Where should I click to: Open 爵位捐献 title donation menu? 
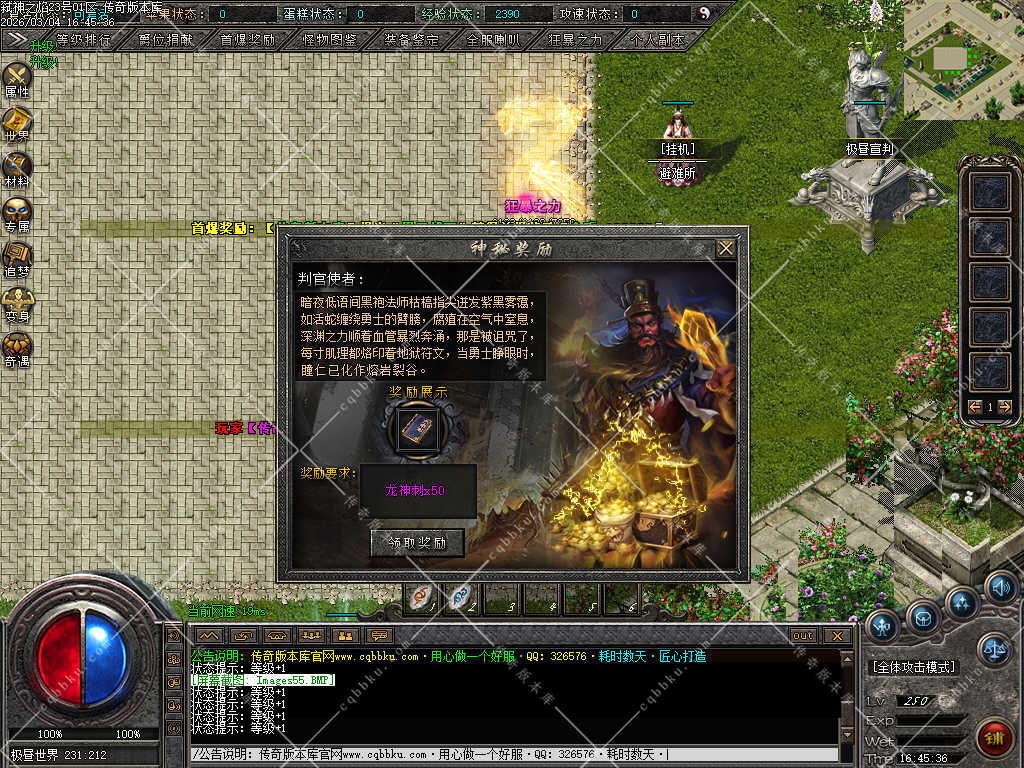pyautogui.click(x=164, y=40)
